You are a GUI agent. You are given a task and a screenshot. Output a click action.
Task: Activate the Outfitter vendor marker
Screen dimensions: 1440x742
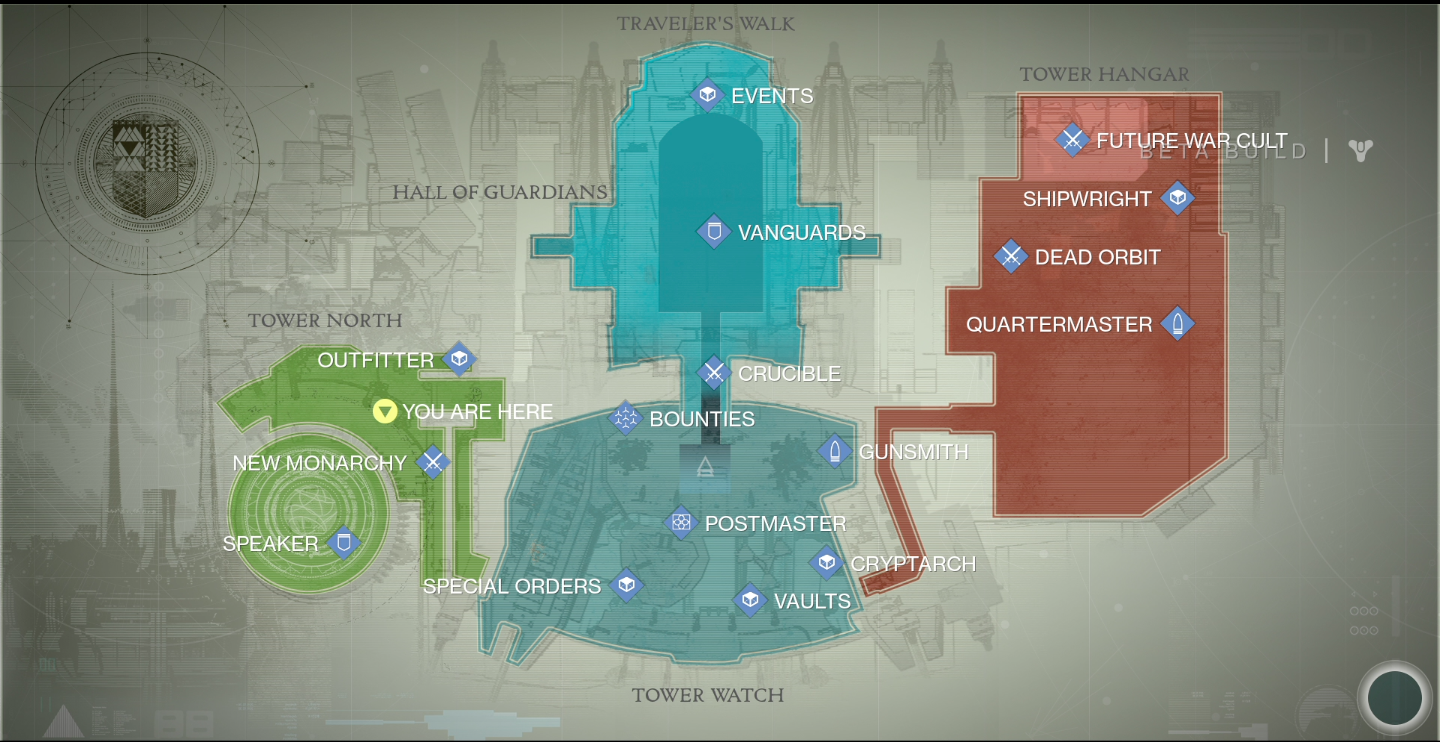(x=459, y=360)
